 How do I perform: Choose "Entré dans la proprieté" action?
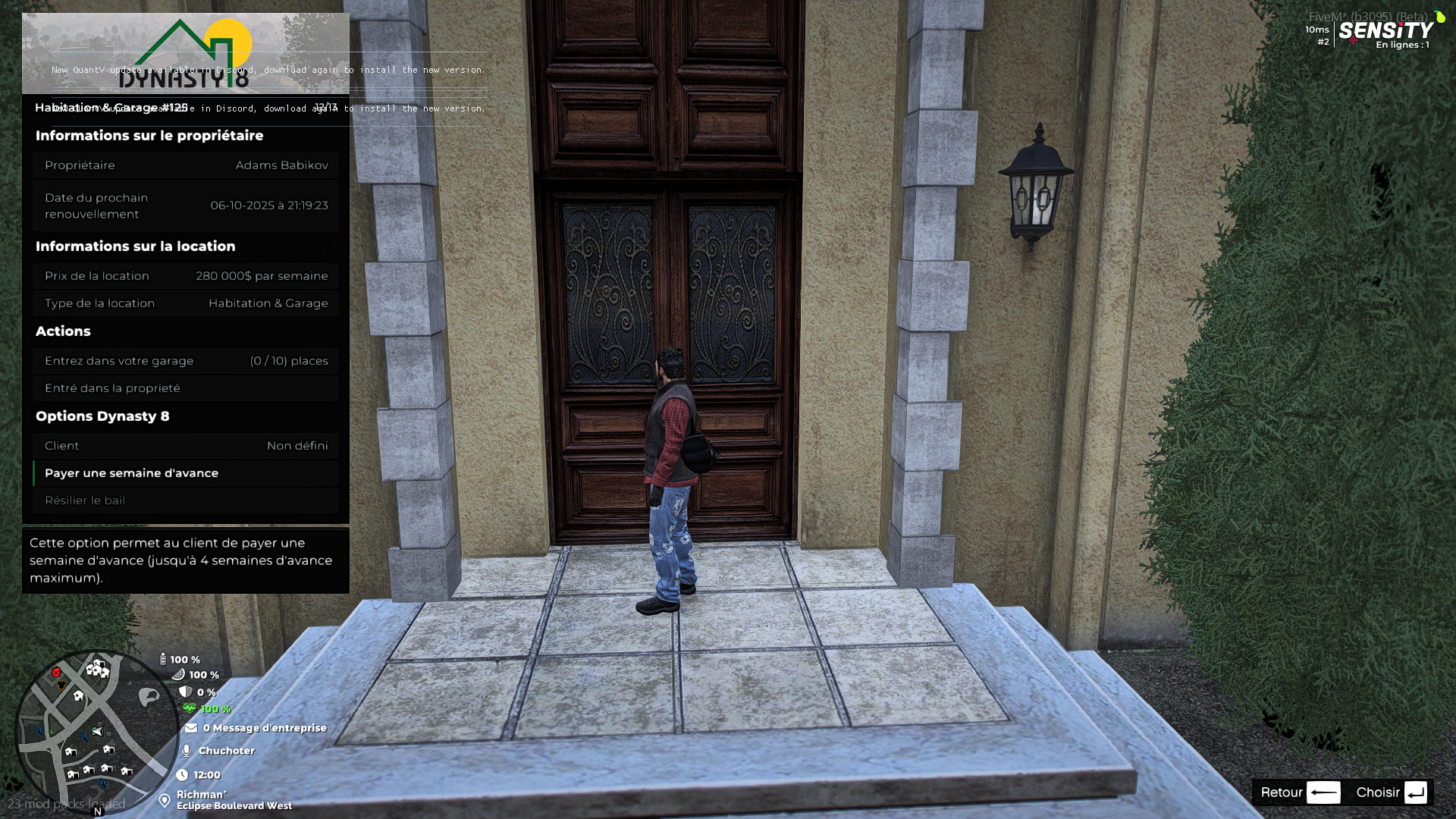186,388
